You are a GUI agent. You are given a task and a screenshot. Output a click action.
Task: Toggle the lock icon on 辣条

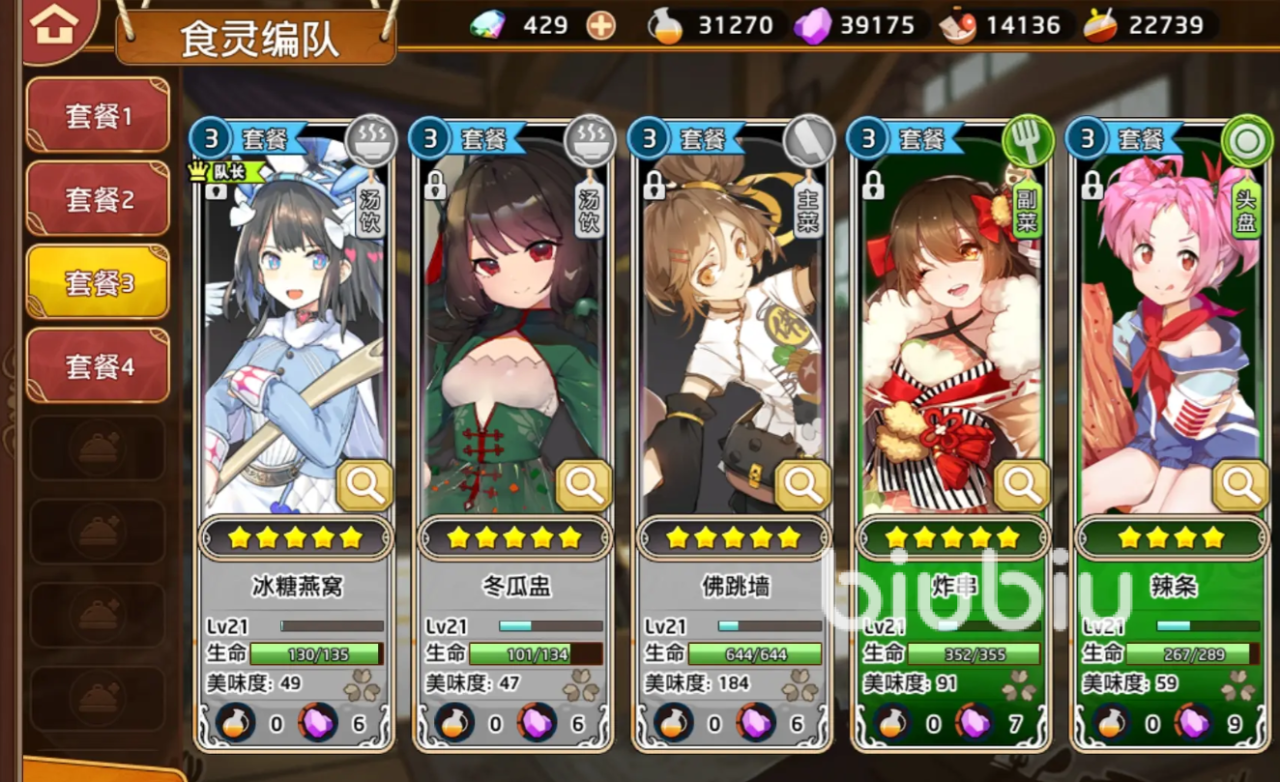tap(1092, 185)
